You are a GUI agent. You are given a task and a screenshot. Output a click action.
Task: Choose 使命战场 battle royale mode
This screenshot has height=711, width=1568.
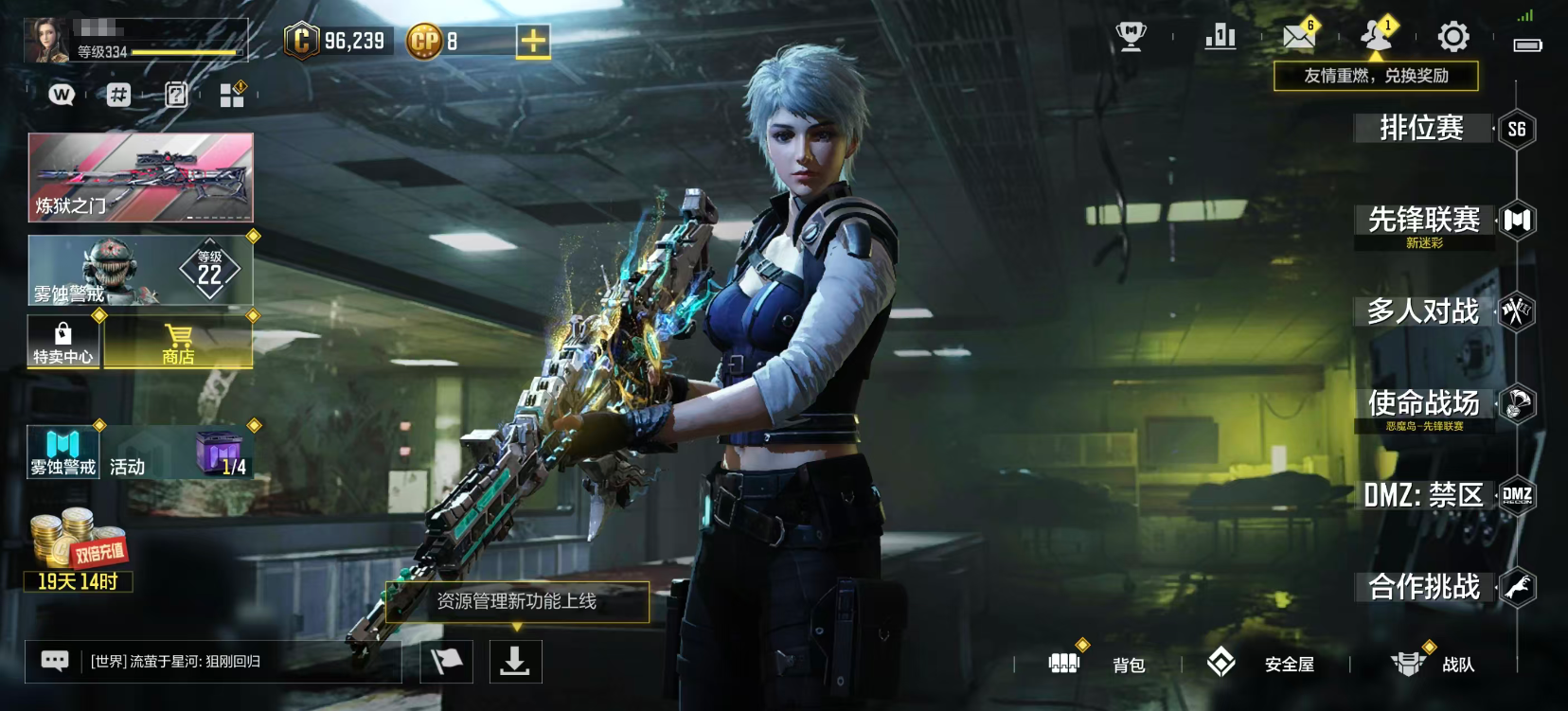1423,403
